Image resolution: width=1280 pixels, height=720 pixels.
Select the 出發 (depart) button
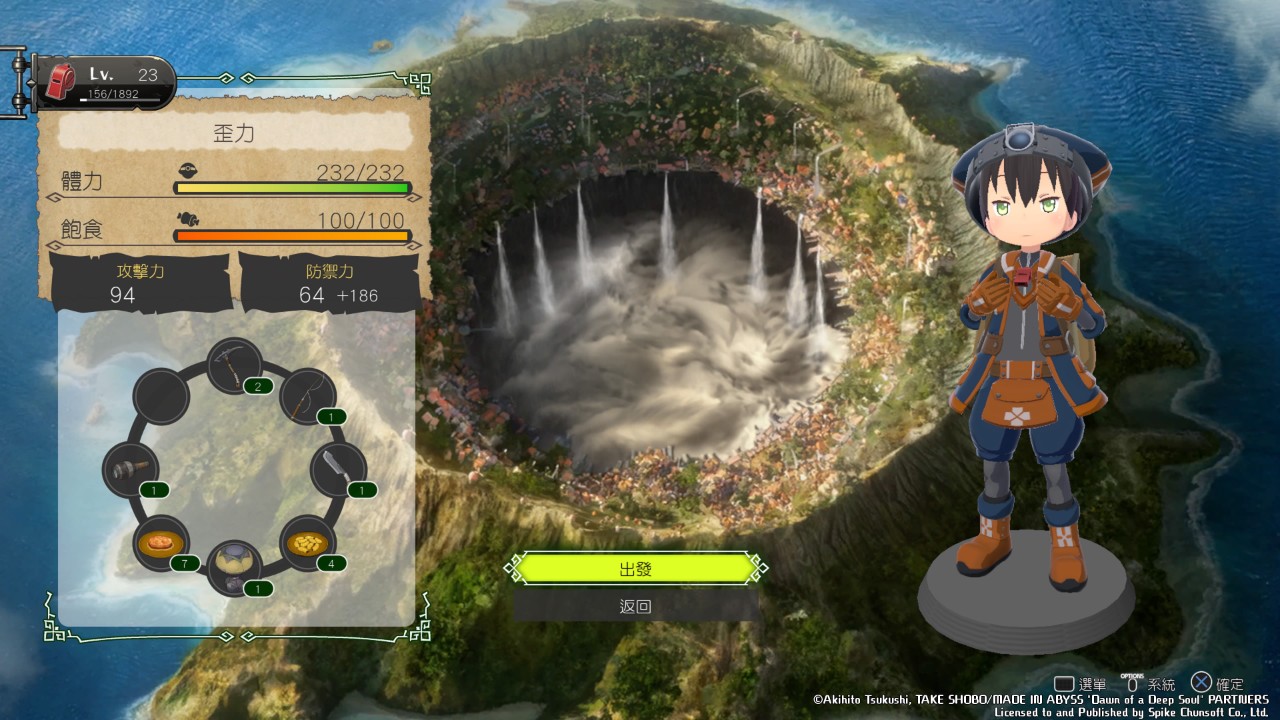tap(636, 569)
